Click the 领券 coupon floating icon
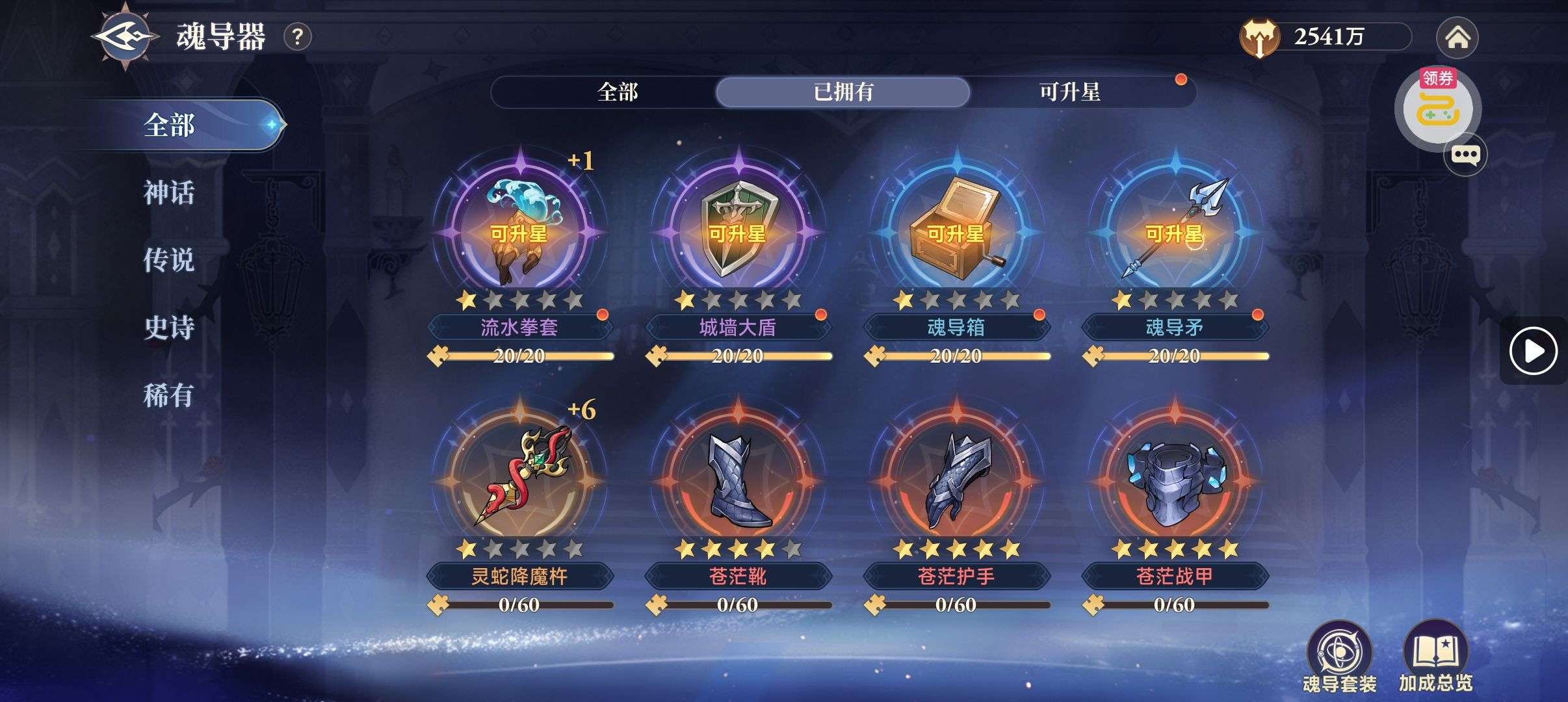 (x=1437, y=107)
